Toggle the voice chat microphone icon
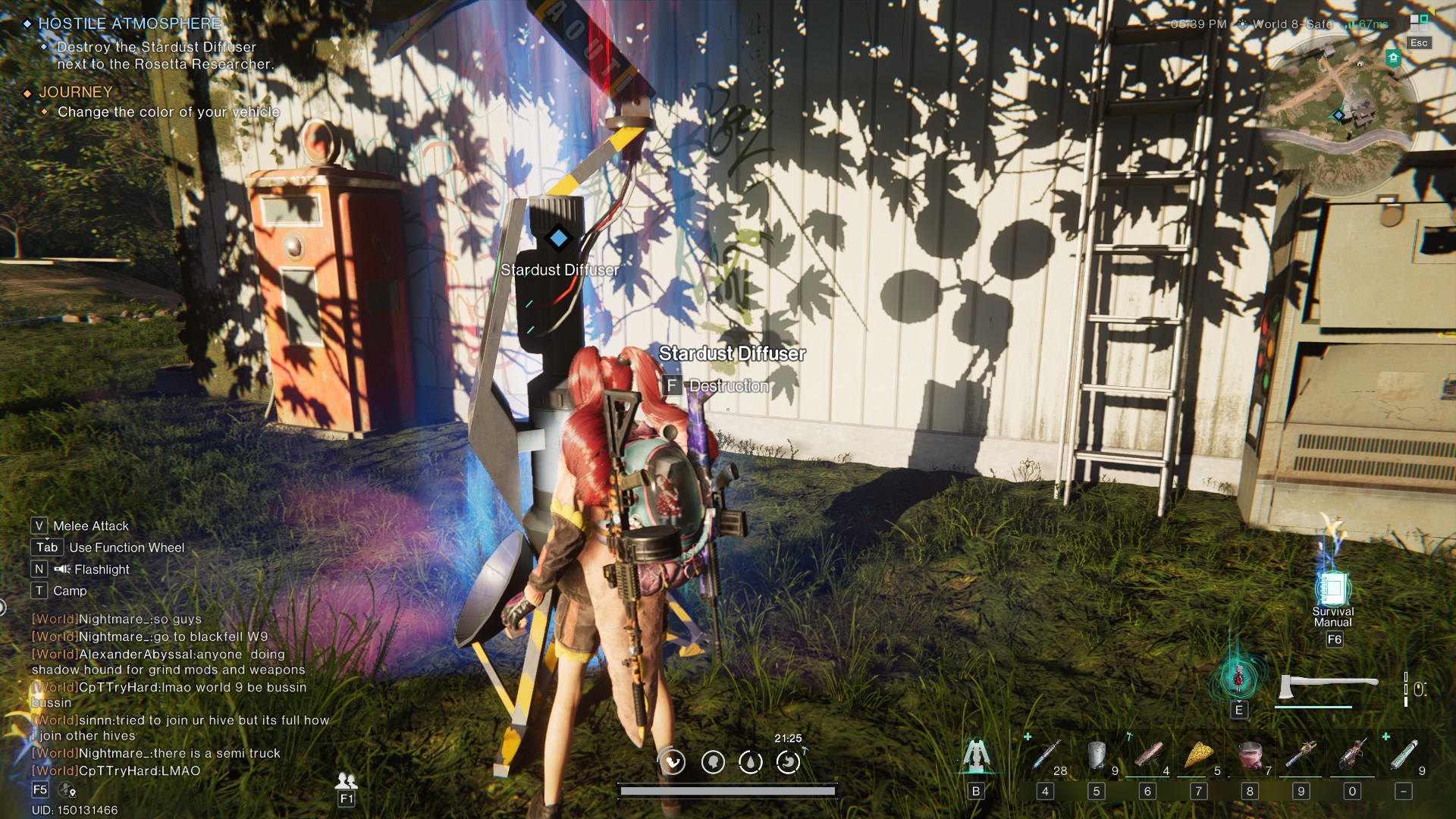Image resolution: width=1456 pixels, height=819 pixels. (67, 790)
